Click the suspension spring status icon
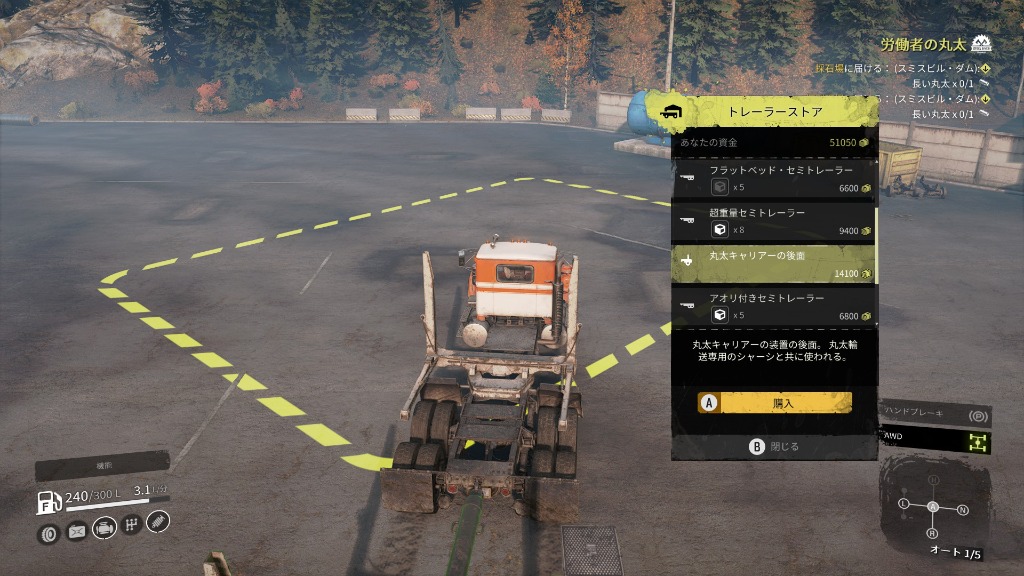The width and height of the screenshot is (1024, 576). (158, 521)
